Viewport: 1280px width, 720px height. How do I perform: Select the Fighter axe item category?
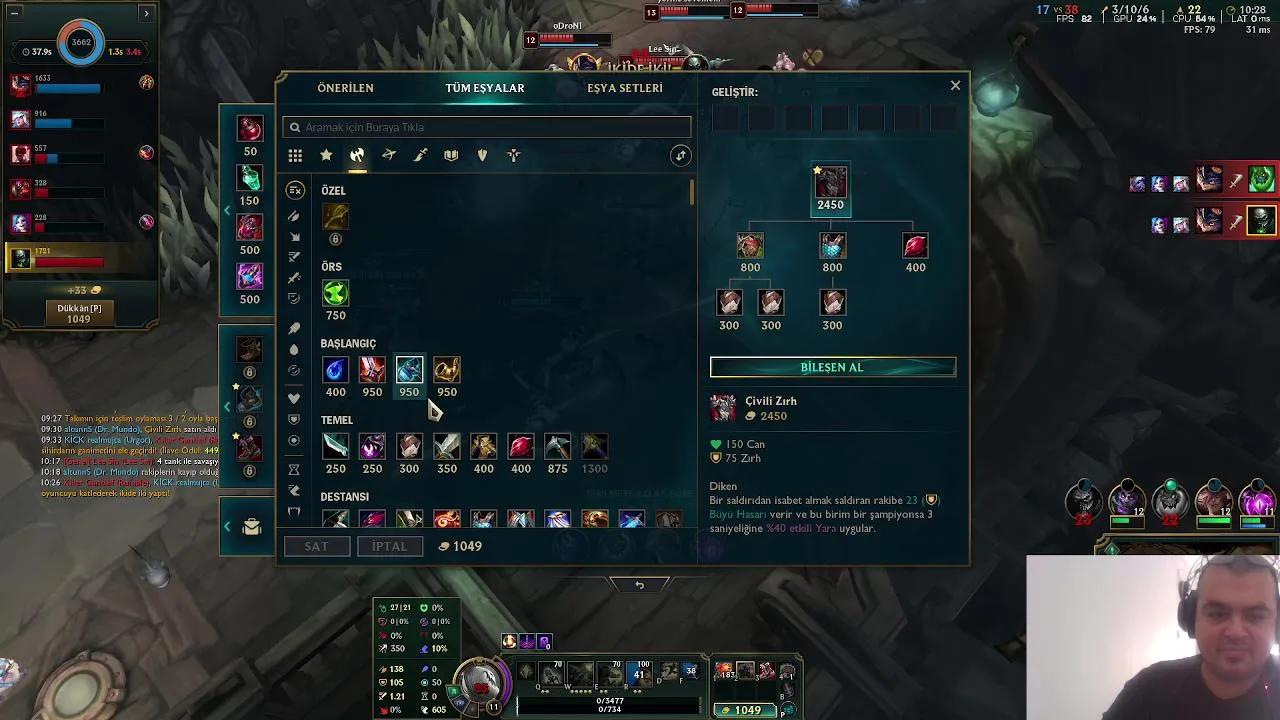(x=357, y=155)
